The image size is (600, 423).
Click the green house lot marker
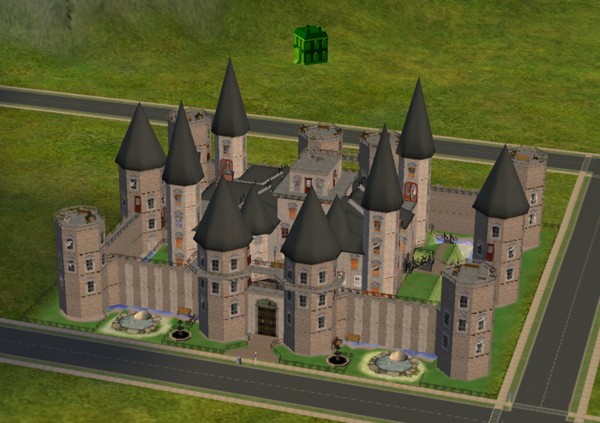click(x=309, y=45)
